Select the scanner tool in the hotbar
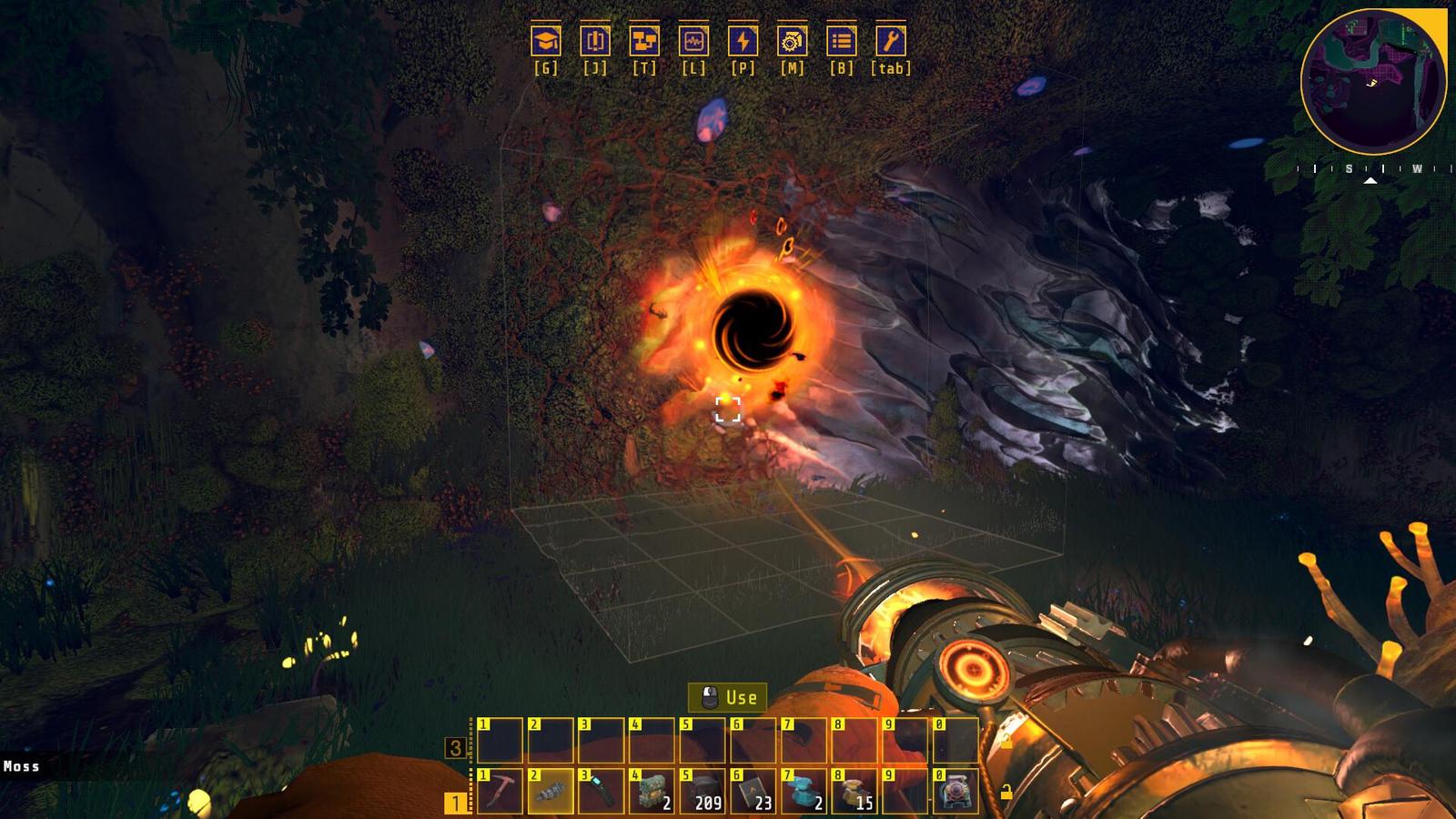1456x819 pixels. pyautogui.click(x=602, y=791)
